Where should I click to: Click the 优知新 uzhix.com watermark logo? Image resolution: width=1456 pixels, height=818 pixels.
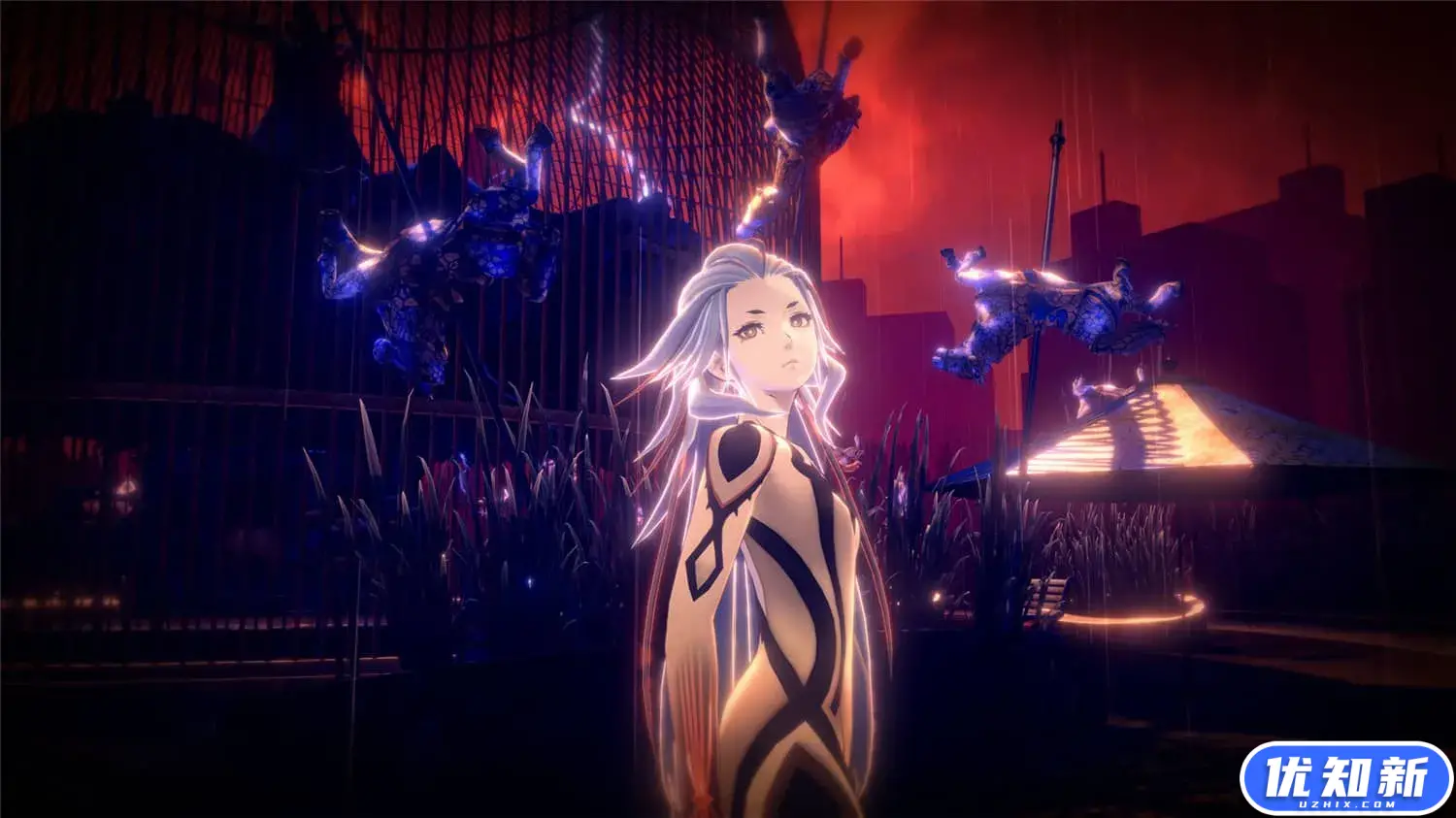pyautogui.click(x=1346, y=779)
